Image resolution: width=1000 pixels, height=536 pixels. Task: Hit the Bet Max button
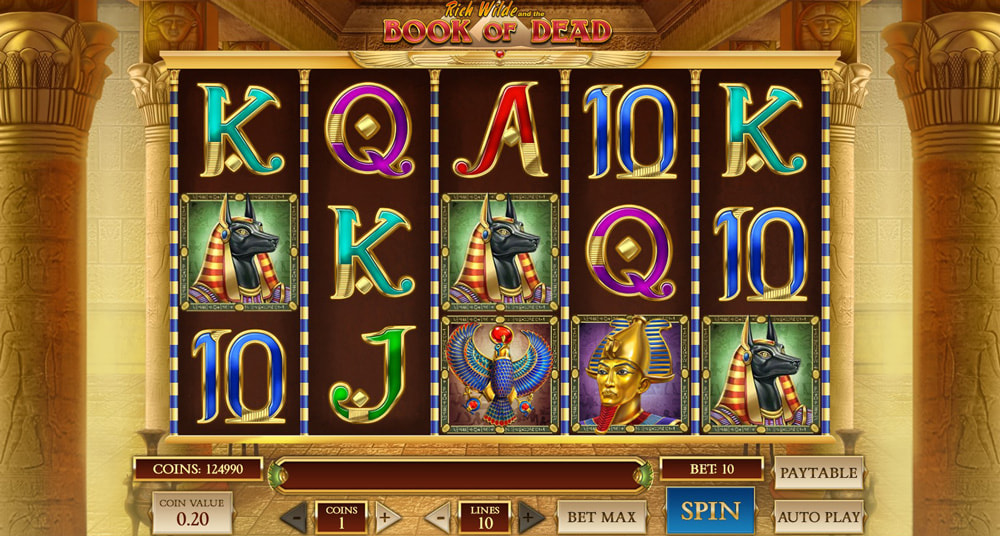[x=601, y=516]
